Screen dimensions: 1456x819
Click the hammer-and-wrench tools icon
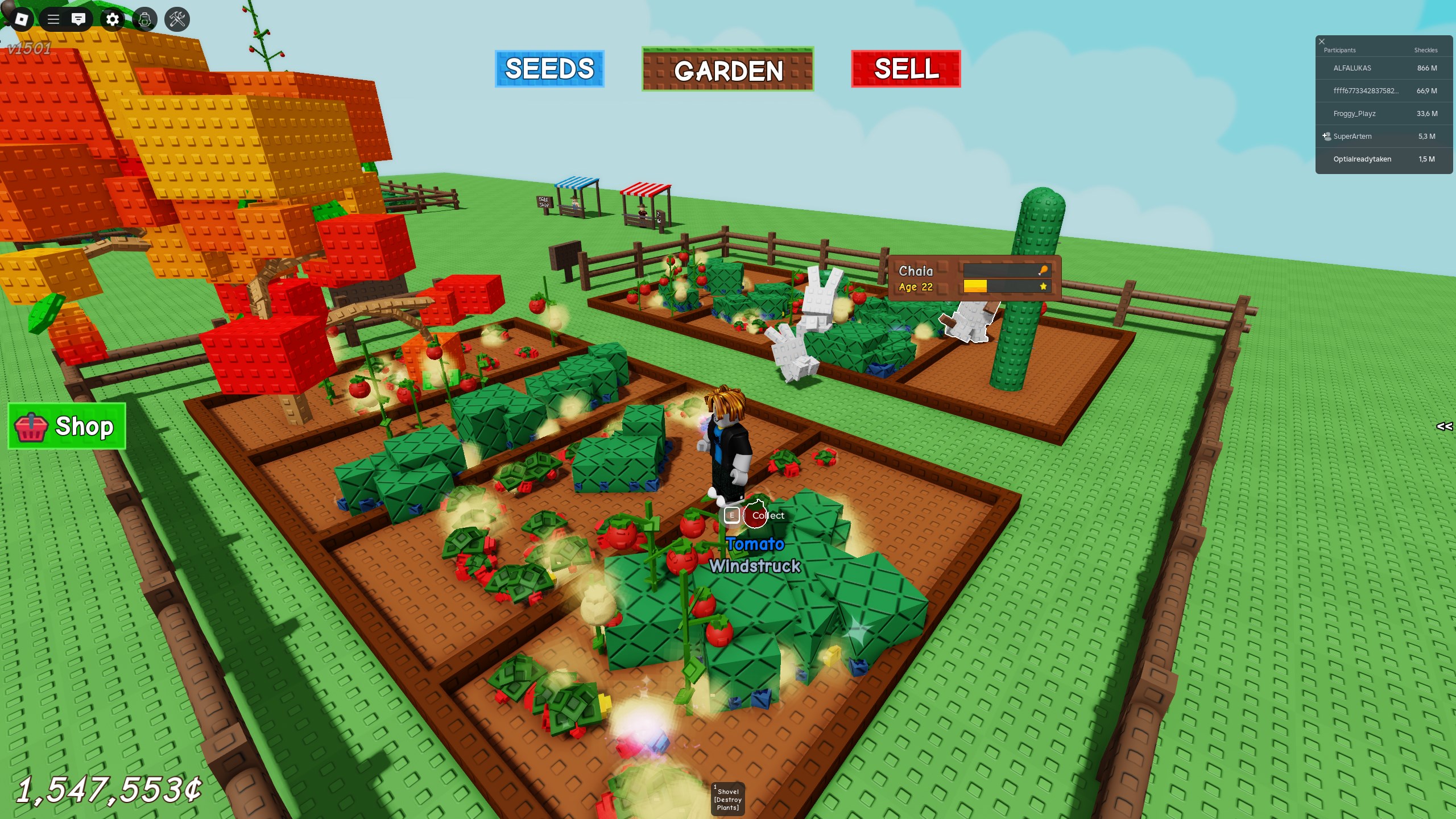pyautogui.click(x=178, y=20)
